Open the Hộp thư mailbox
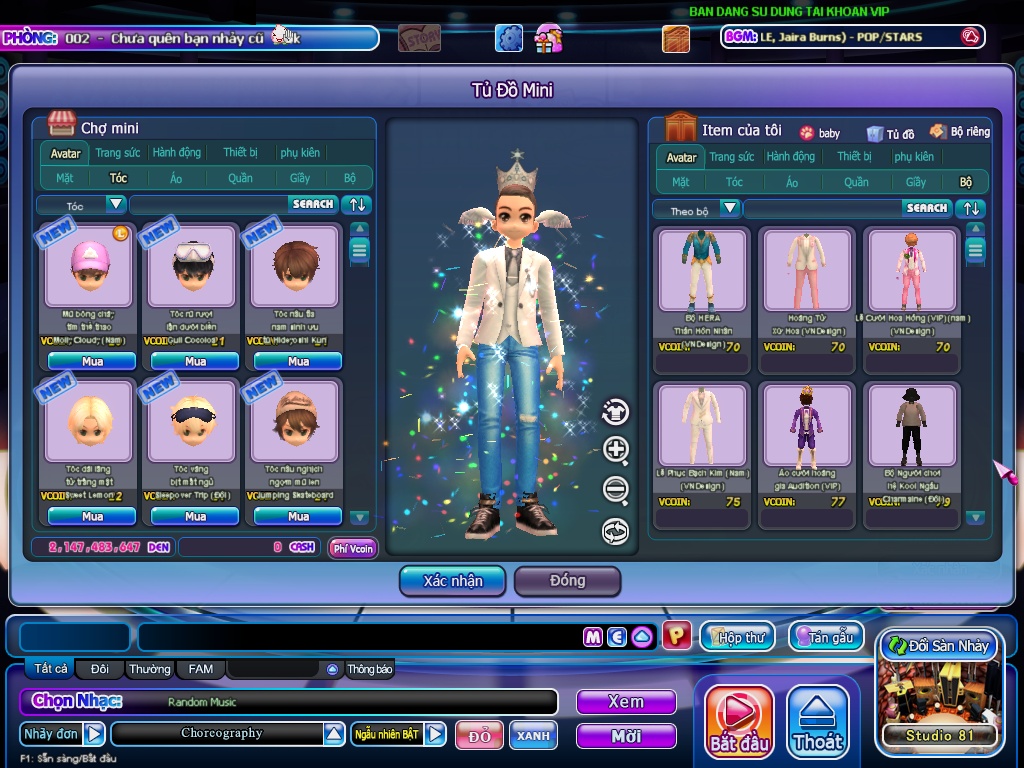1024x768 pixels. 737,637
